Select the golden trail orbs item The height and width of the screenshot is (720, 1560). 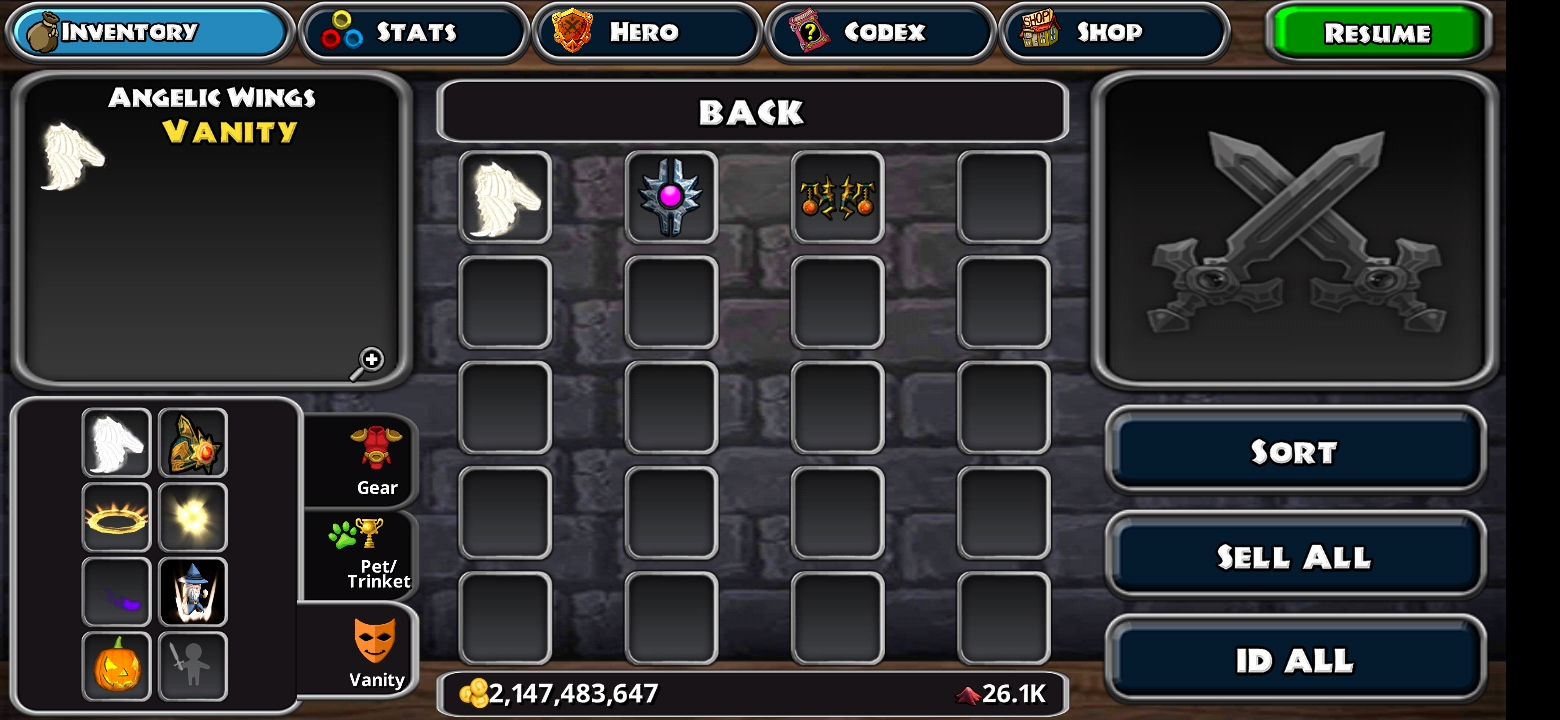point(837,197)
